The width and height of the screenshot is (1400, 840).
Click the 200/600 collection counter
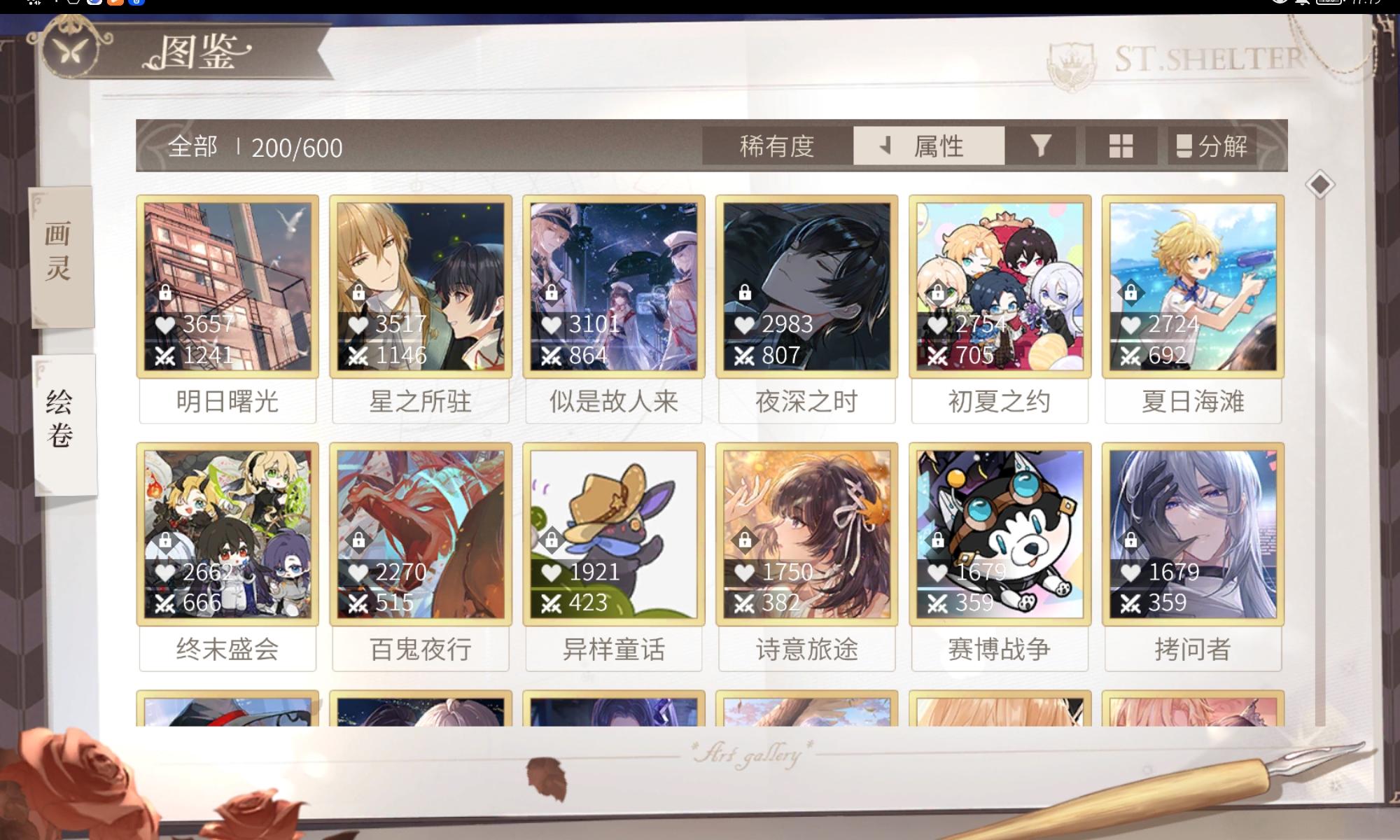(x=297, y=148)
